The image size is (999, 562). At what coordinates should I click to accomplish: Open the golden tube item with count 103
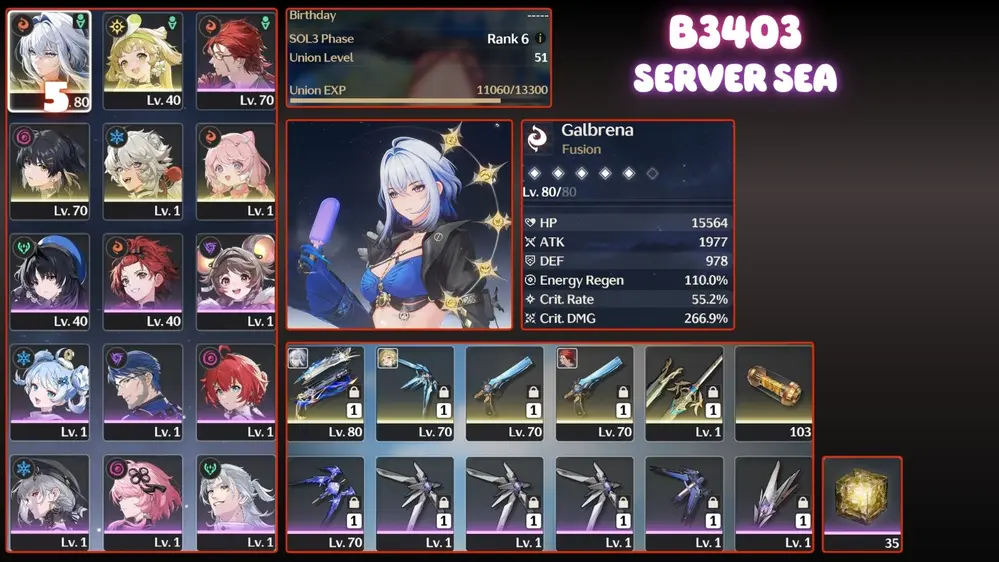pyautogui.click(x=774, y=392)
